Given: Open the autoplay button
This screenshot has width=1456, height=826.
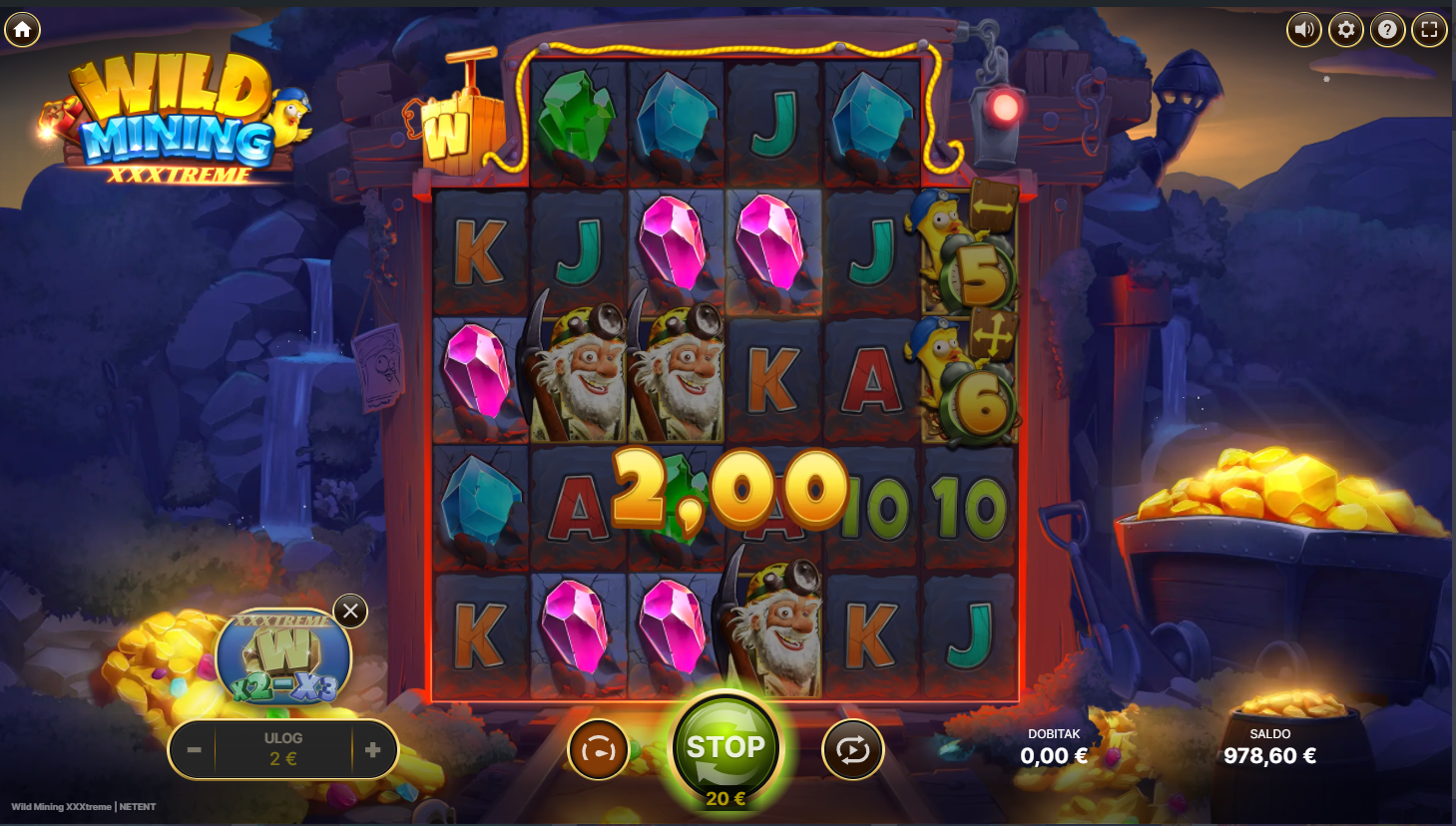Looking at the screenshot, I should tap(852, 750).
